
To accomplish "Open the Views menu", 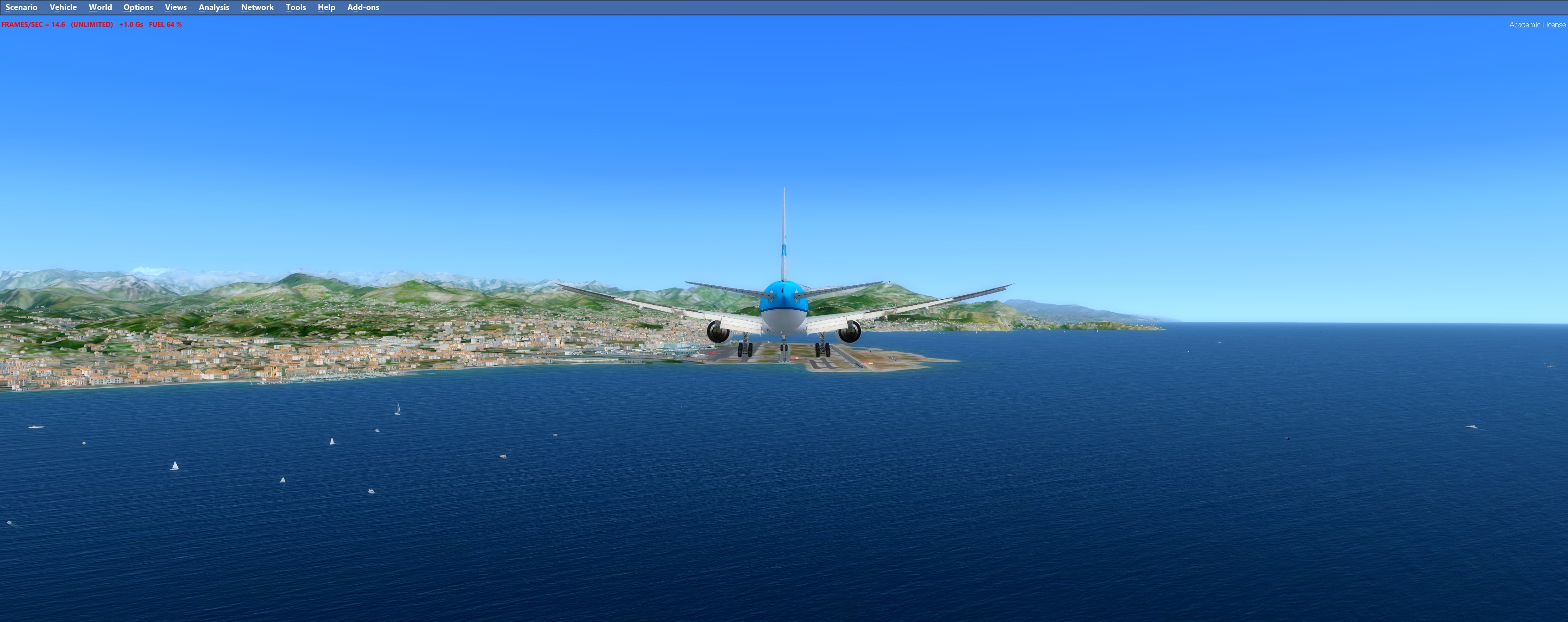I will [x=175, y=7].
